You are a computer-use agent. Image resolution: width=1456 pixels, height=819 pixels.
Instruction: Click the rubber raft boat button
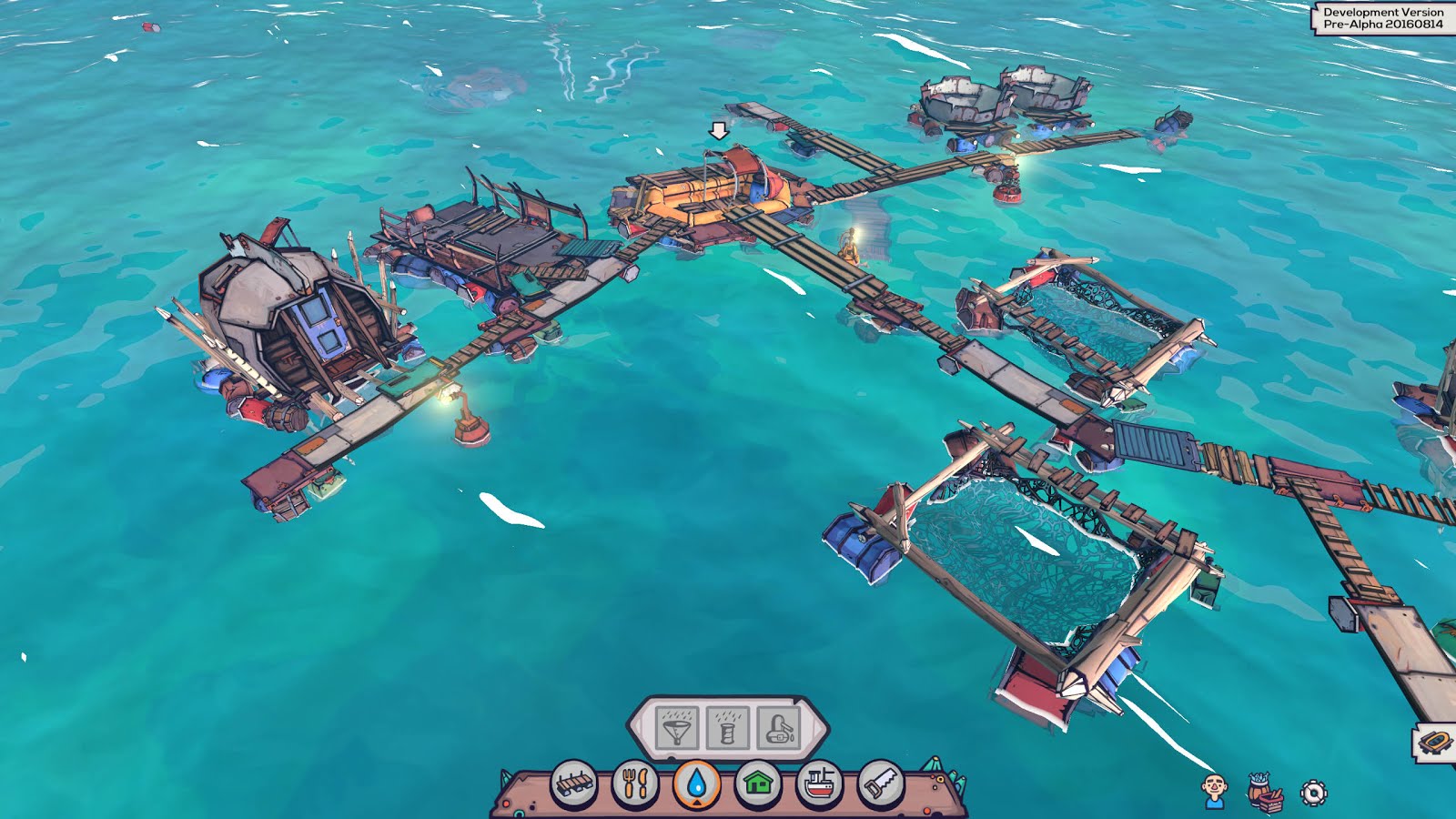click(1435, 743)
